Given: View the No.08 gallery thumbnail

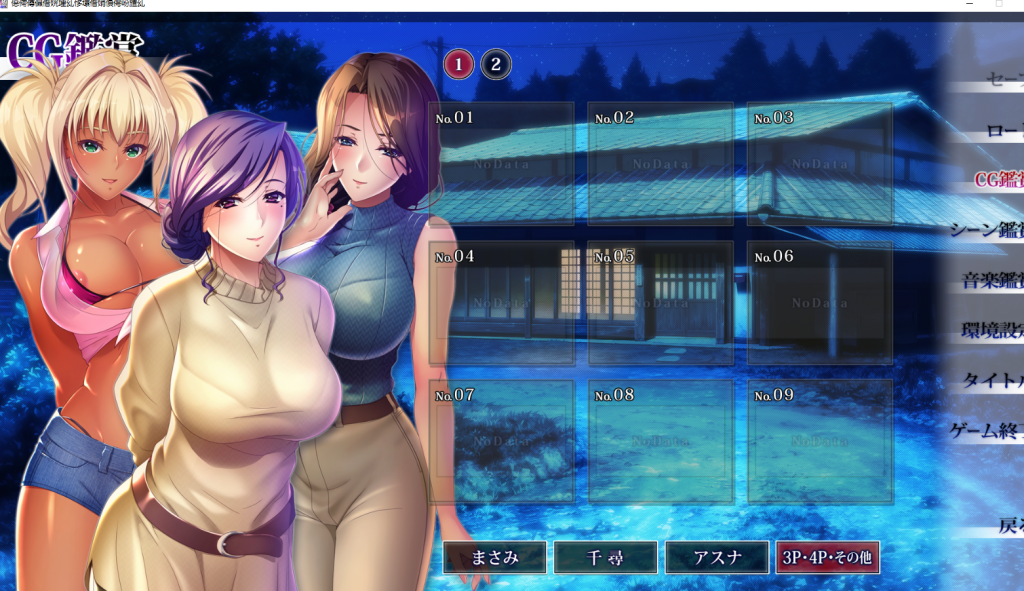Looking at the screenshot, I should [660, 440].
